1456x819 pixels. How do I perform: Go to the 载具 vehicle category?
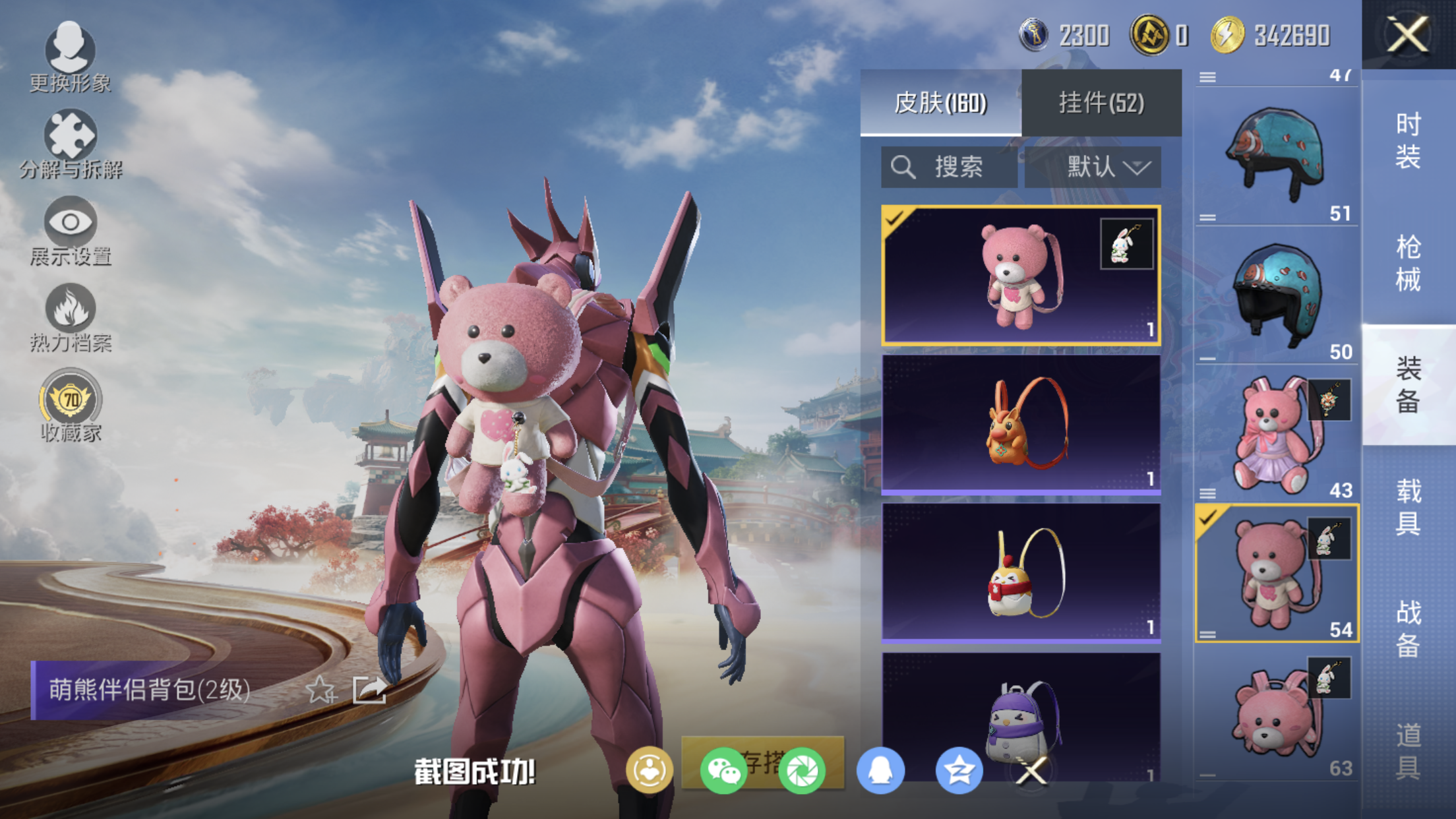coord(1408,506)
